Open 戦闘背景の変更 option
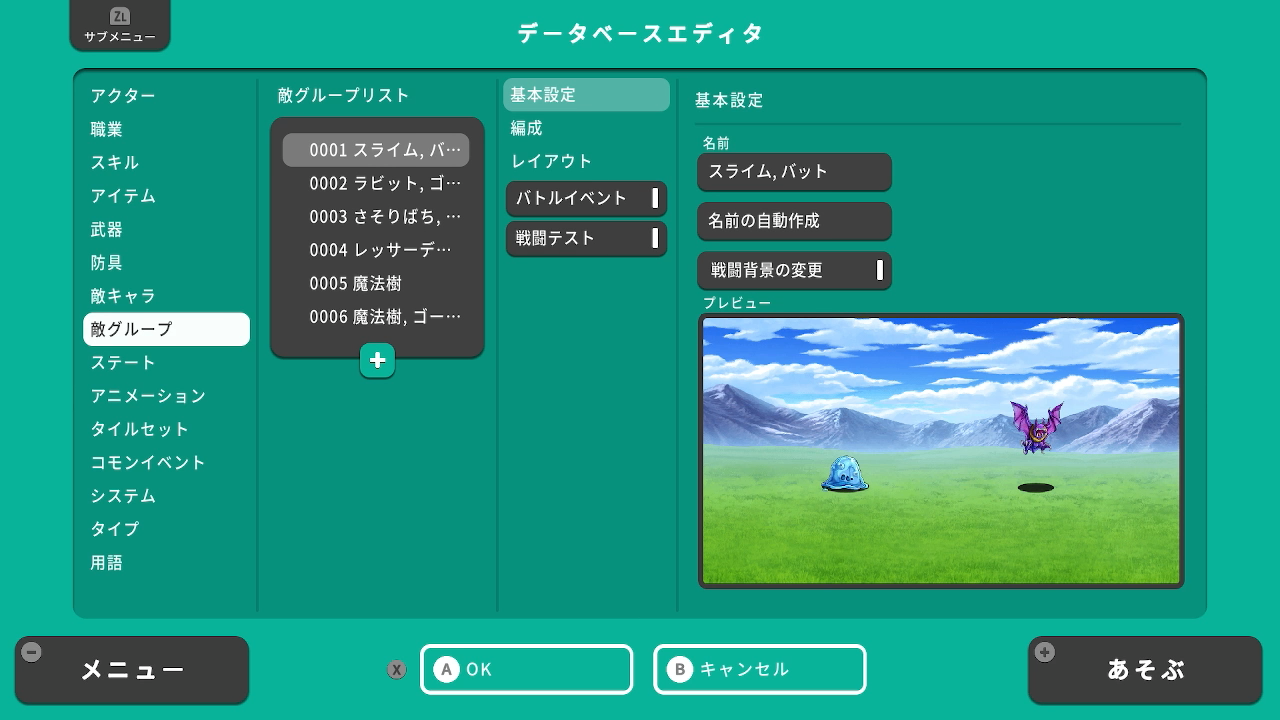The width and height of the screenshot is (1280, 720). tap(794, 270)
